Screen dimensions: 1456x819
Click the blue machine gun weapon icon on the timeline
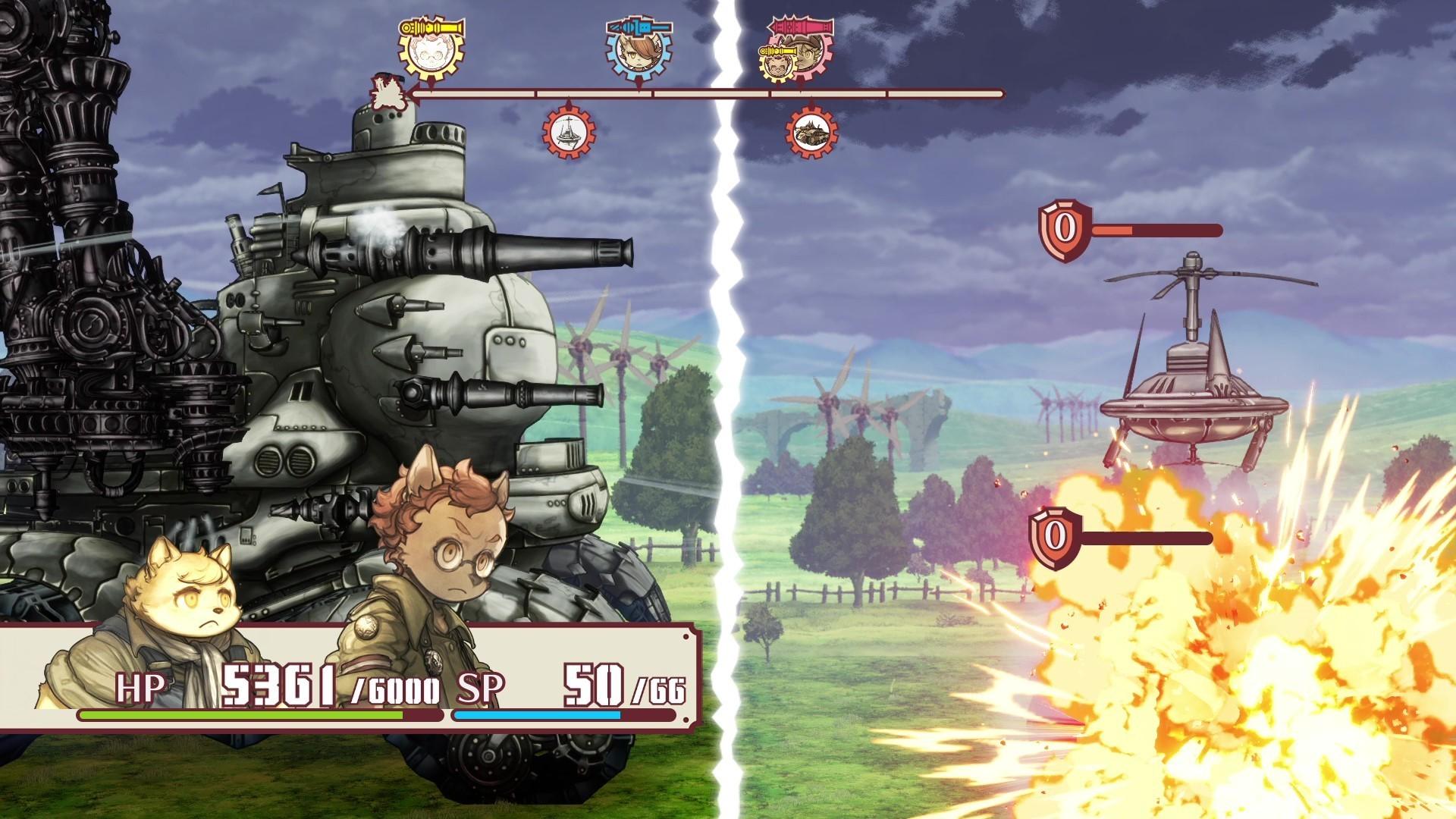click(x=639, y=25)
